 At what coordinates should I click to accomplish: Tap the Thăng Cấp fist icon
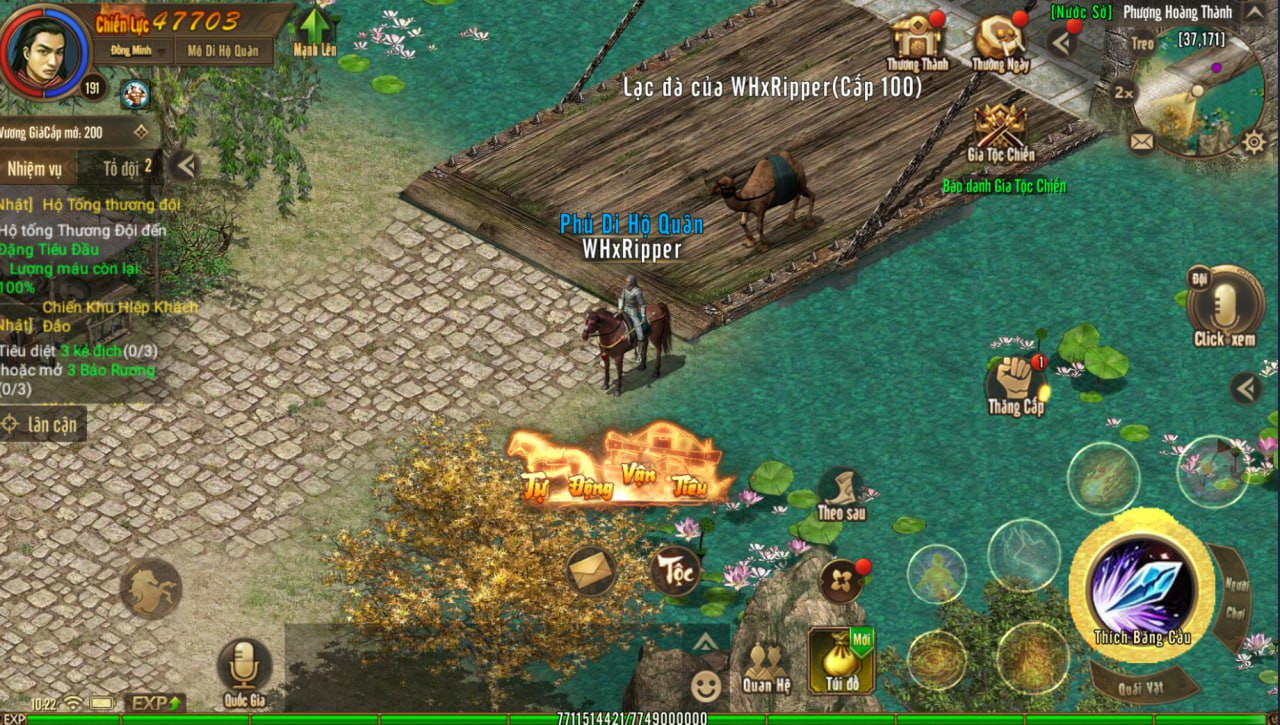coord(1015,381)
